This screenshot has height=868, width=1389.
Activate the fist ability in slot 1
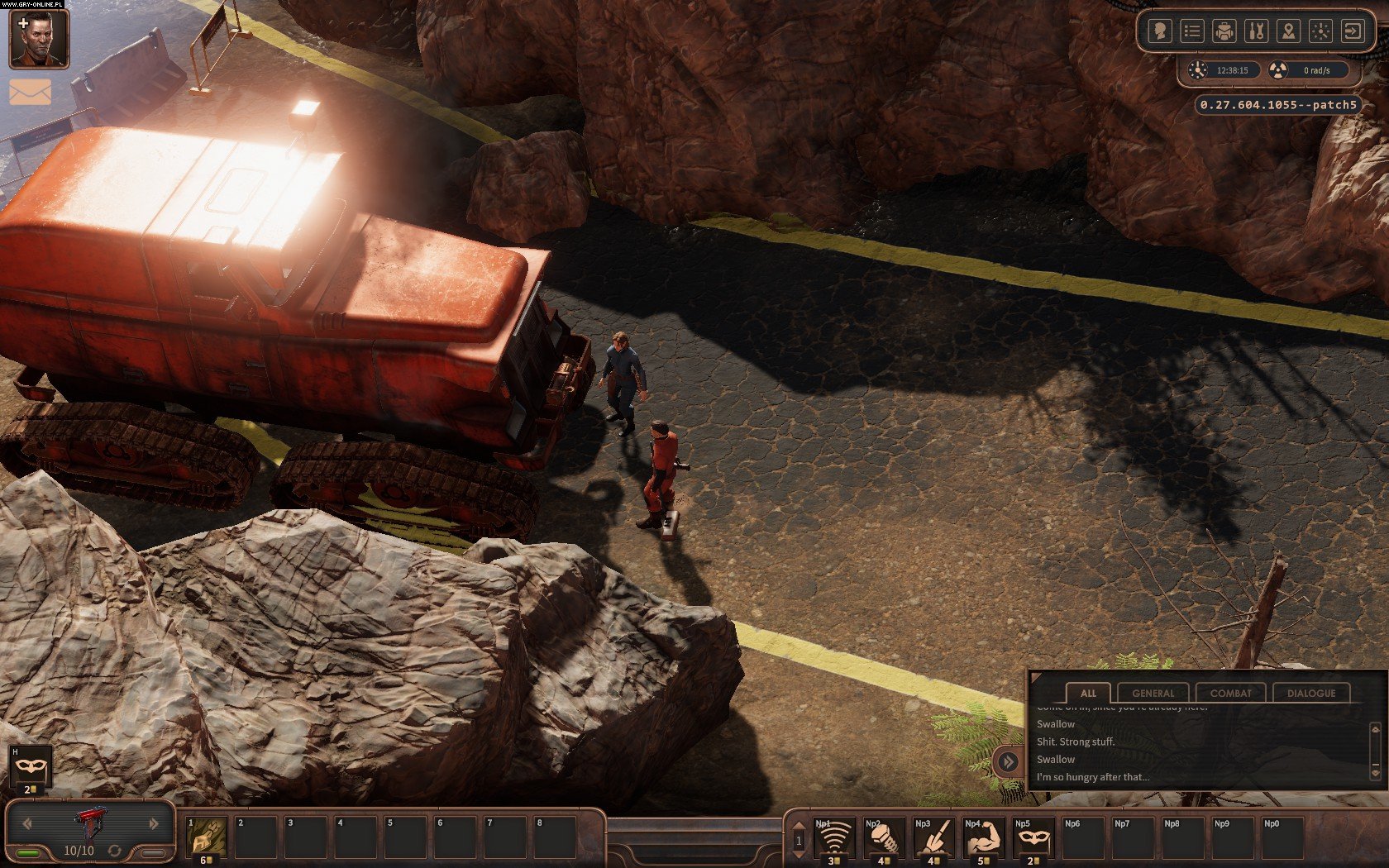pyautogui.click(x=206, y=837)
